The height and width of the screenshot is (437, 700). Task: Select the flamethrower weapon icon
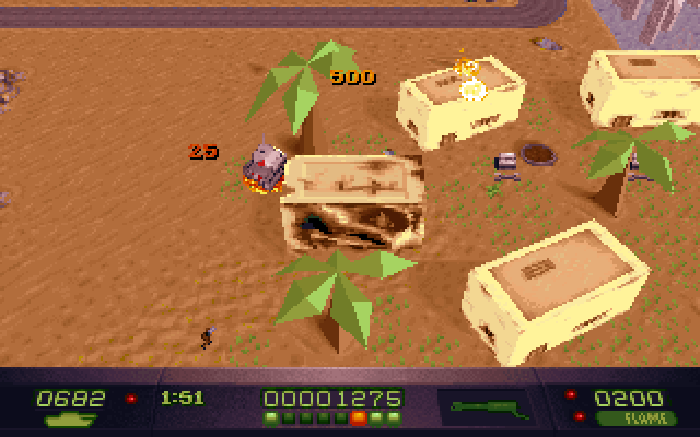pos(489,407)
